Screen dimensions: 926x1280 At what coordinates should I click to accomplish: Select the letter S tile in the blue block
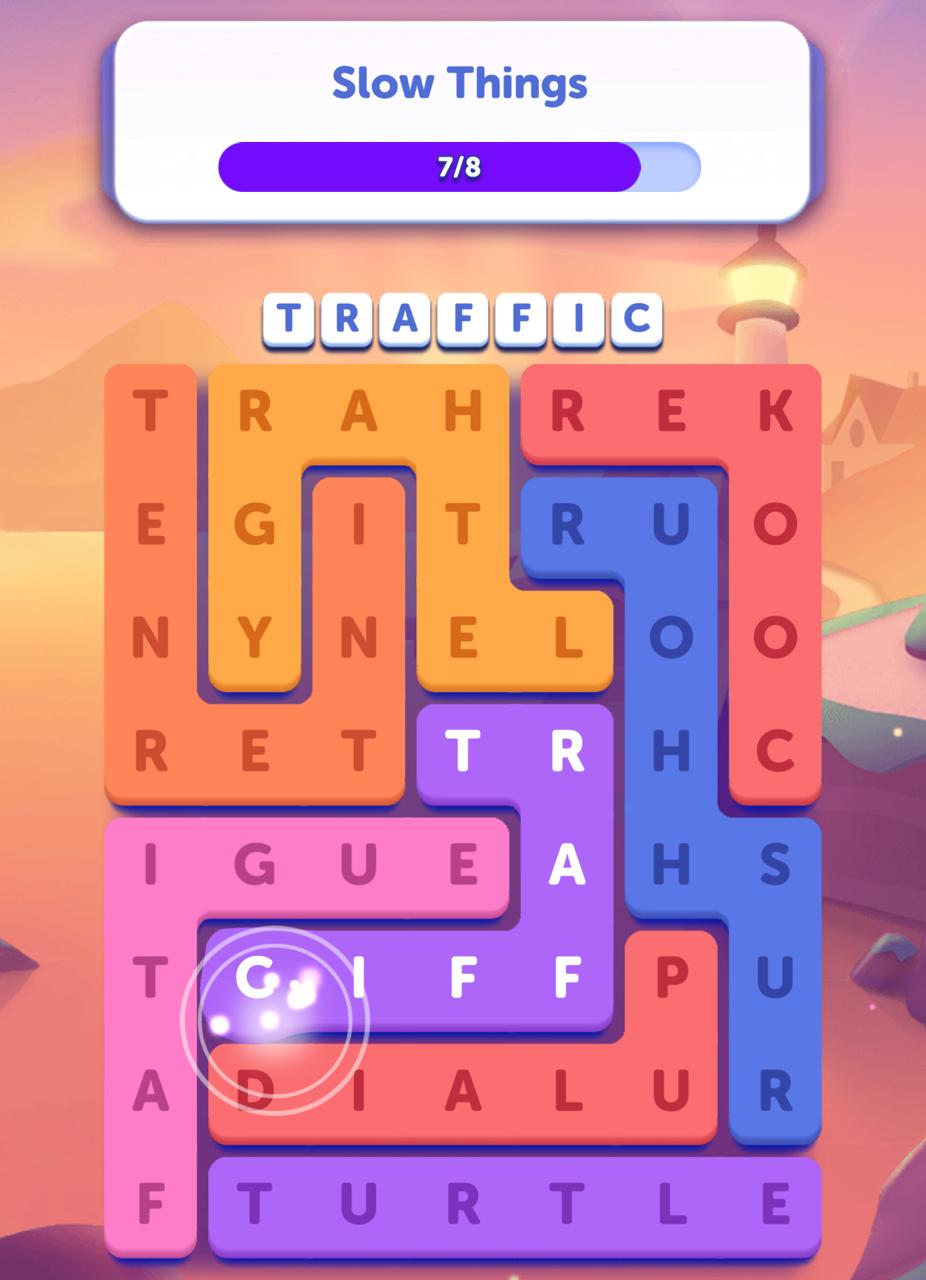tap(775, 866)
